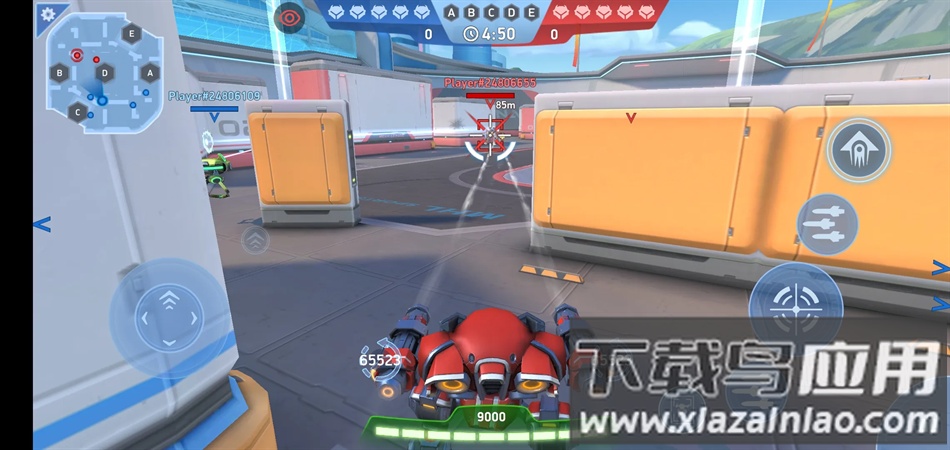The height and width of the screenshot is (450, 950).
Task: Select control point A on the minimap
Action: (150, 73)
